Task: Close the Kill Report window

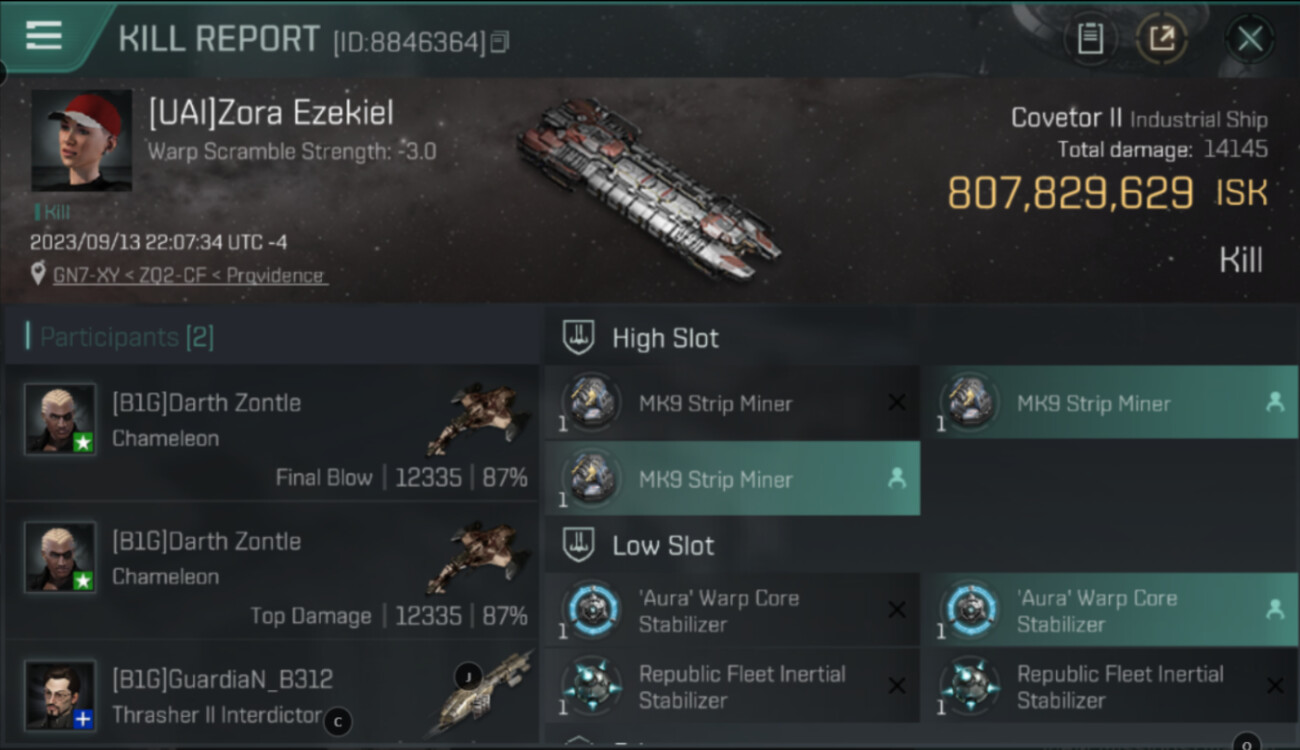Action: [1249, 40]
